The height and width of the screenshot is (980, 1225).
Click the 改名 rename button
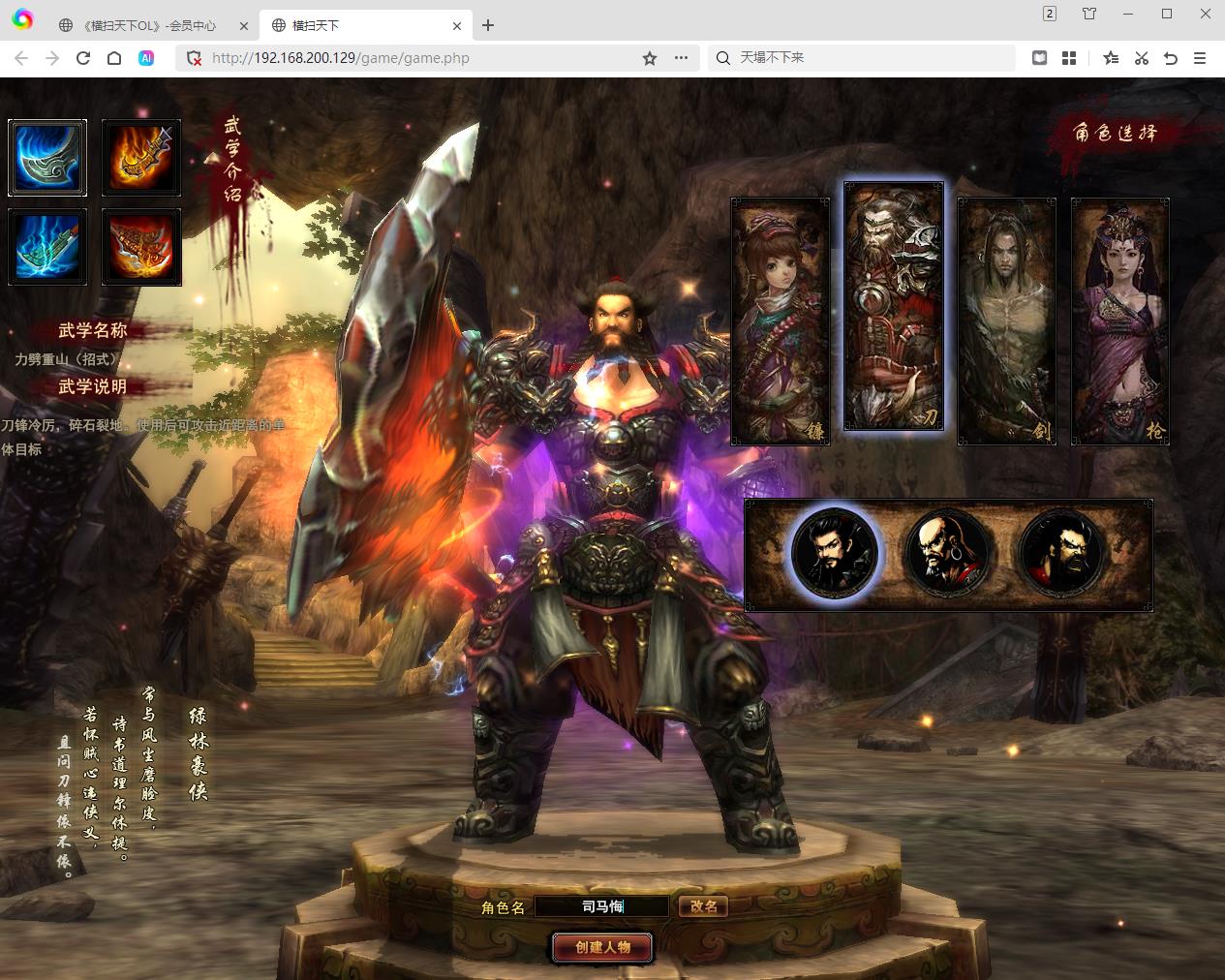703,906
